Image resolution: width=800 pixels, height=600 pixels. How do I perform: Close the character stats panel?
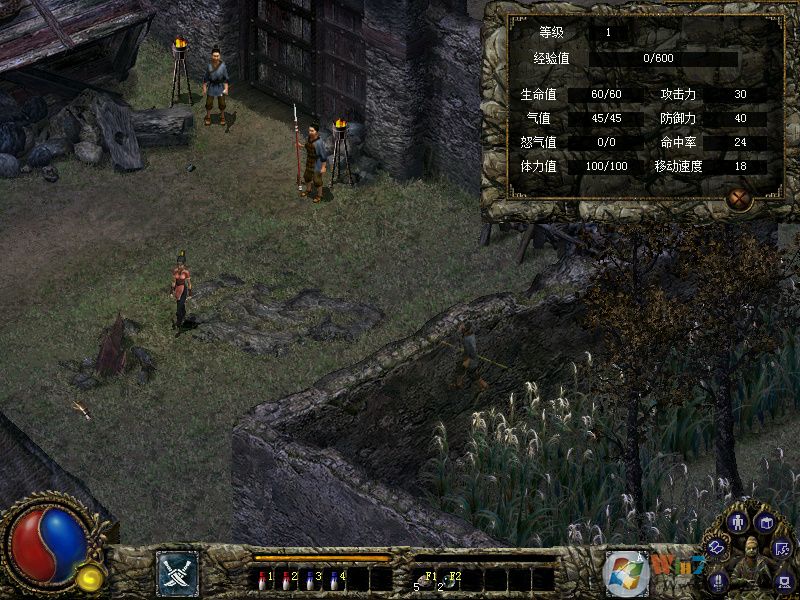(739, 199)
